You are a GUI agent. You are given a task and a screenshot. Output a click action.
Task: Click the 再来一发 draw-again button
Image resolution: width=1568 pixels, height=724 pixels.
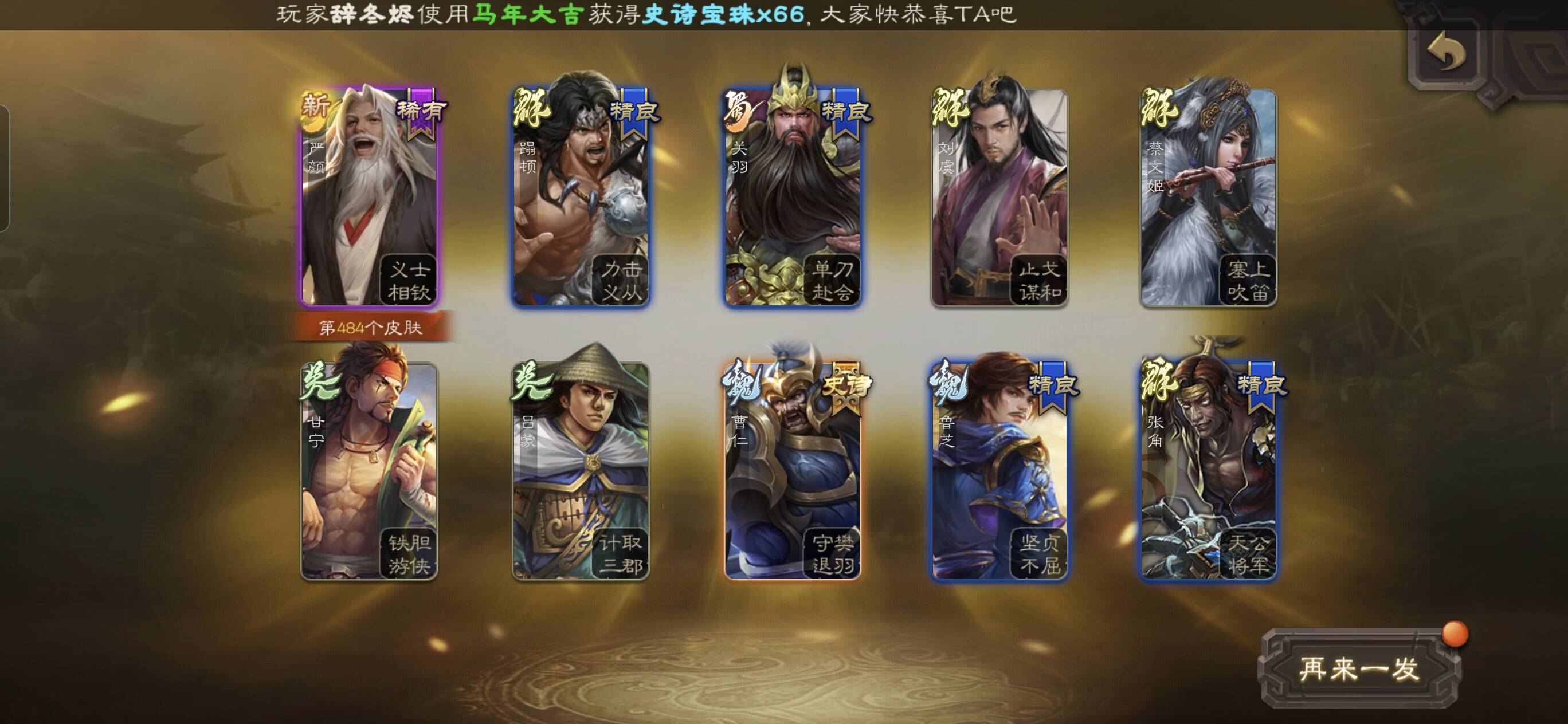(1359, 669)
